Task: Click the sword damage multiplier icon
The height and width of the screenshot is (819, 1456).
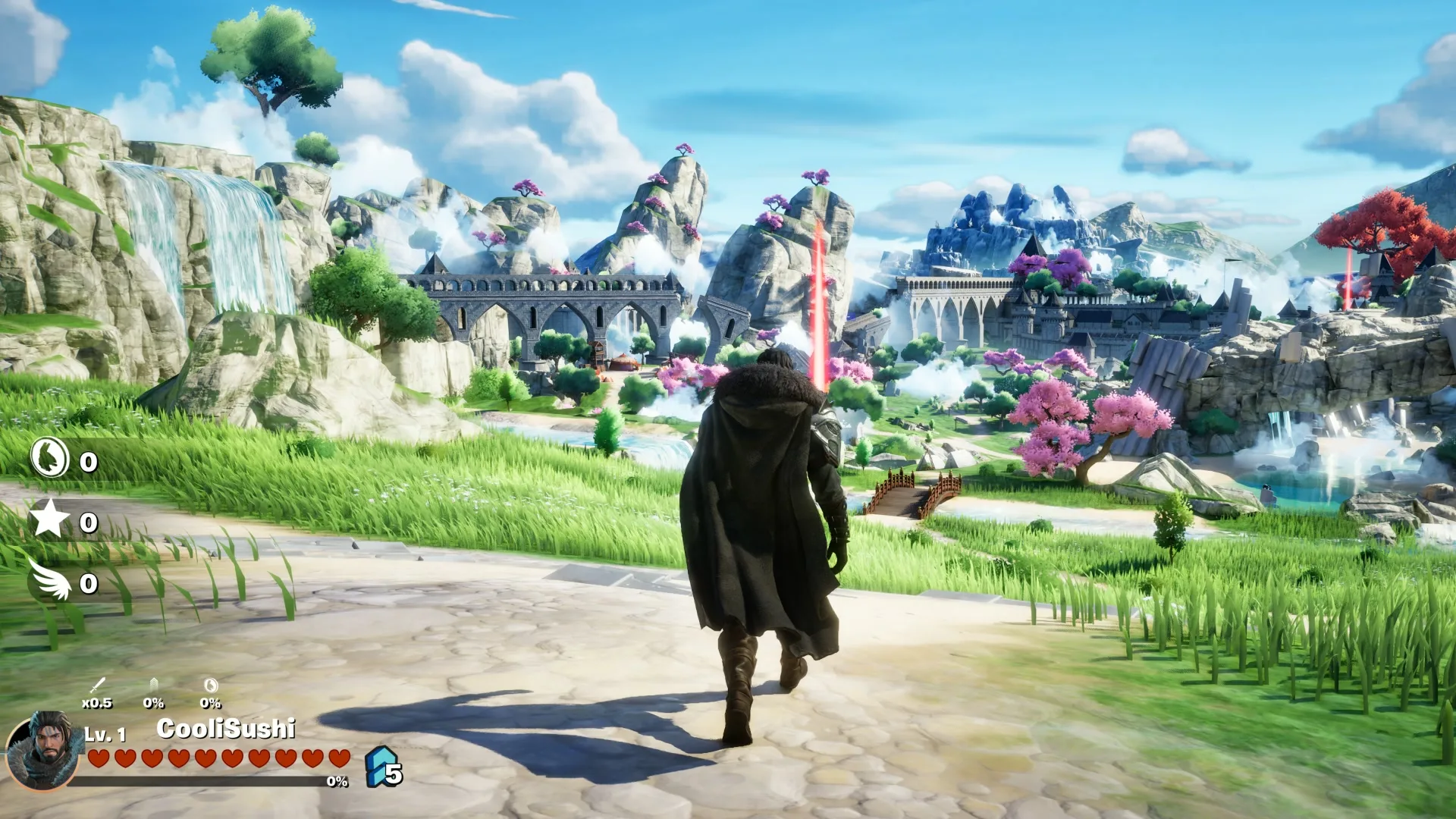Action: 97,686
